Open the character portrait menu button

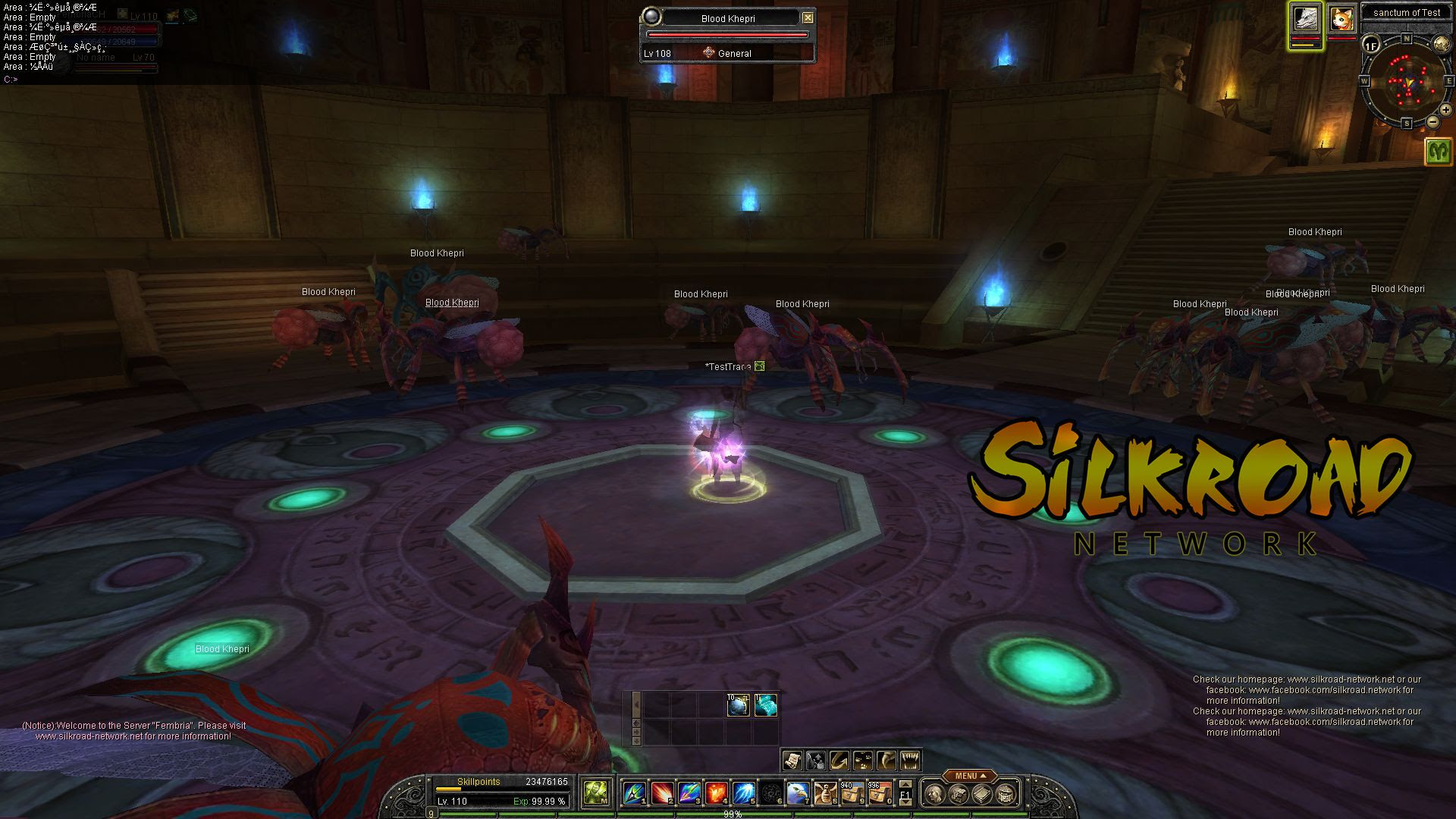935,794
